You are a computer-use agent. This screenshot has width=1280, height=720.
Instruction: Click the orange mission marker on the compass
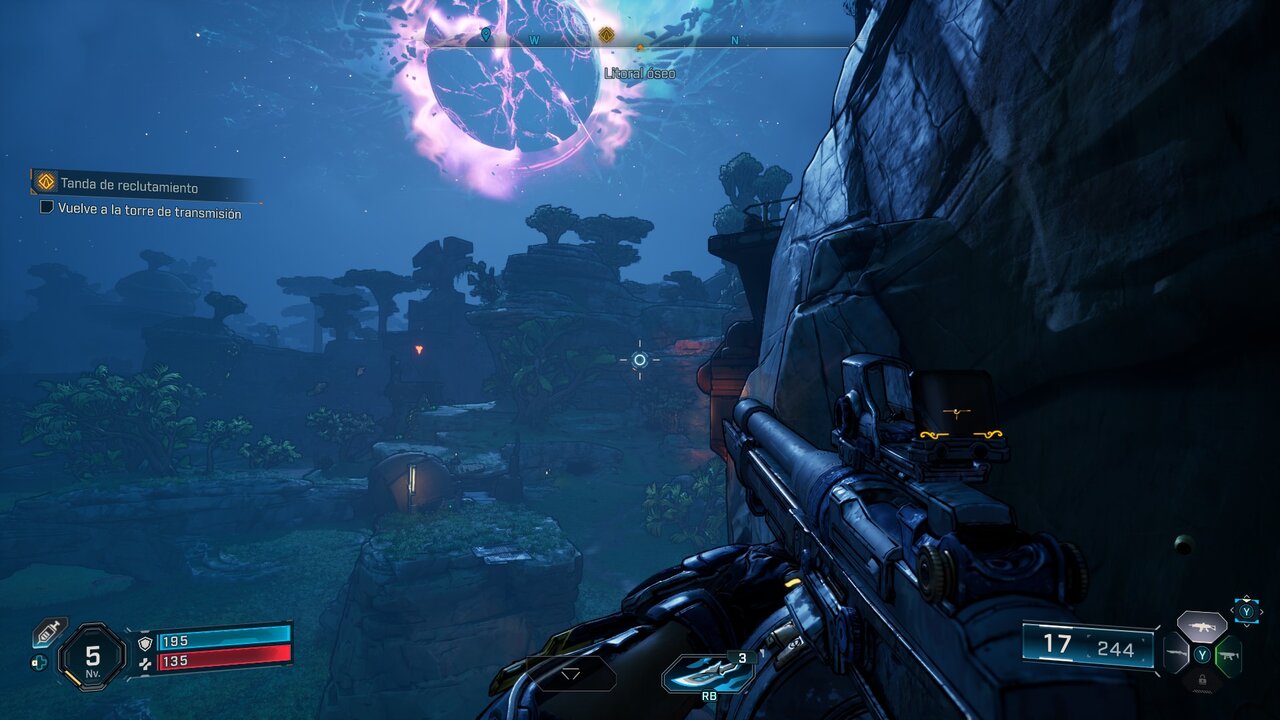pos(606,37)
